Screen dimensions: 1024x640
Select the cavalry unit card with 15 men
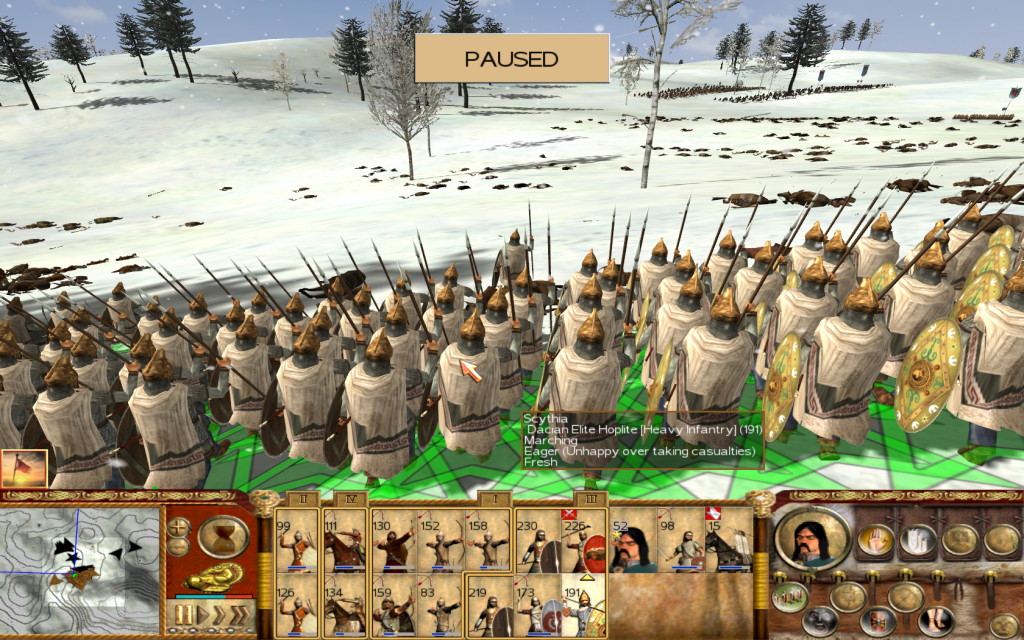tap(729, 540)
